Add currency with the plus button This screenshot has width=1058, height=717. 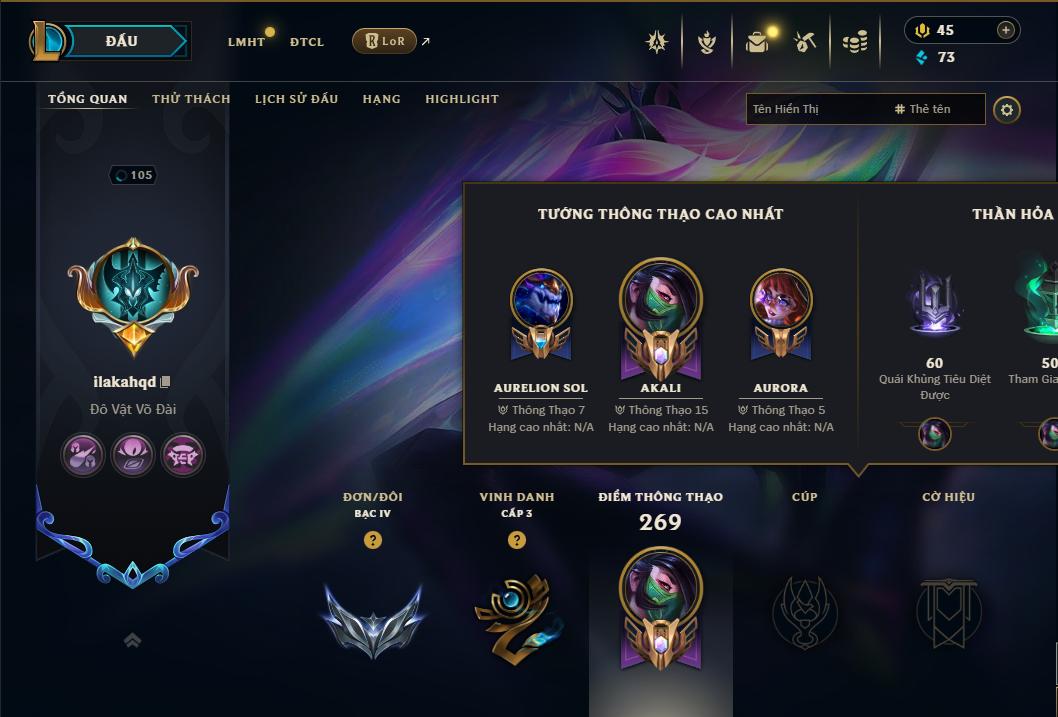[x=1005, y=30]
